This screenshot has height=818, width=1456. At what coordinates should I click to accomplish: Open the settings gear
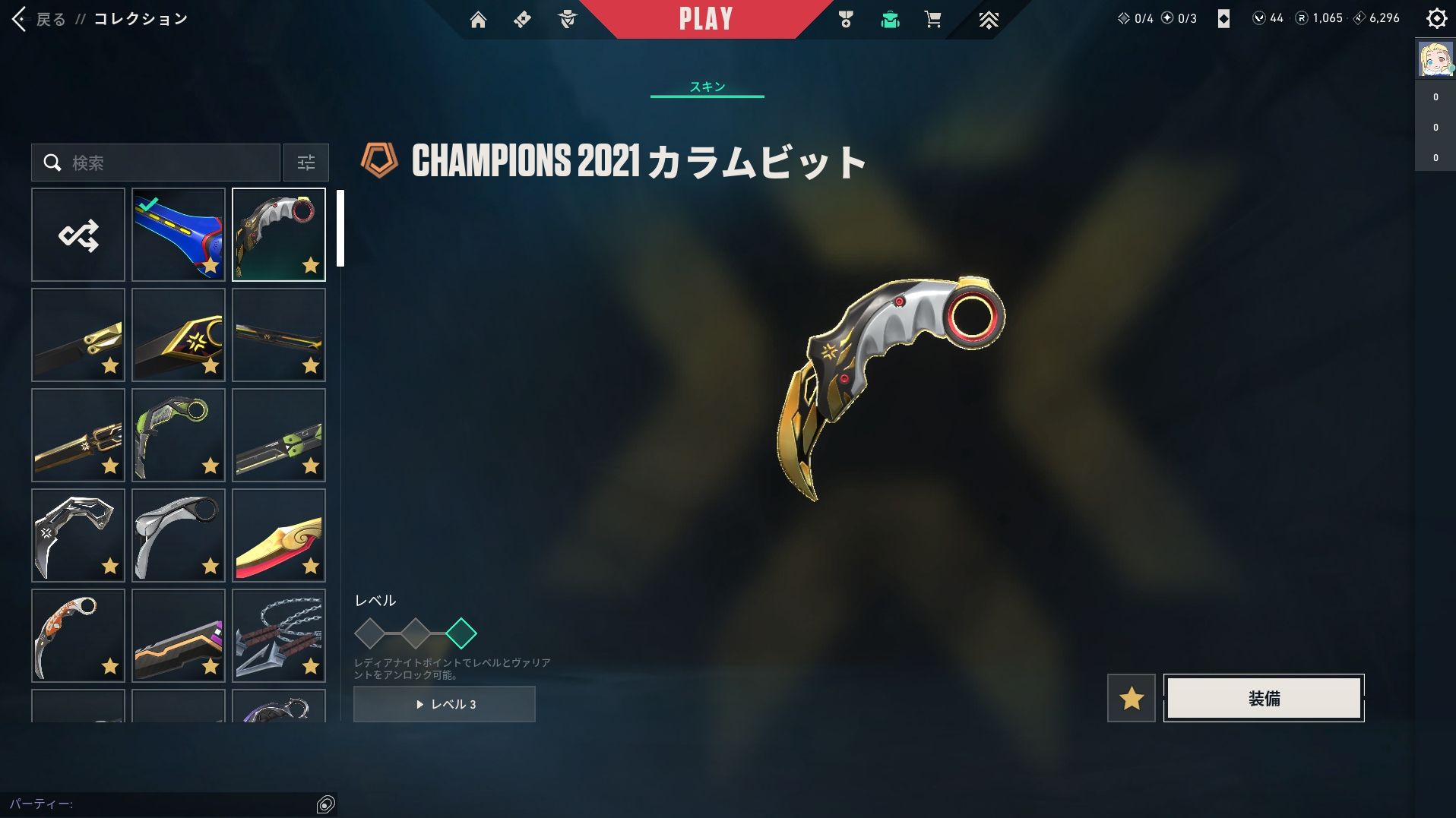click(1435, 18)
